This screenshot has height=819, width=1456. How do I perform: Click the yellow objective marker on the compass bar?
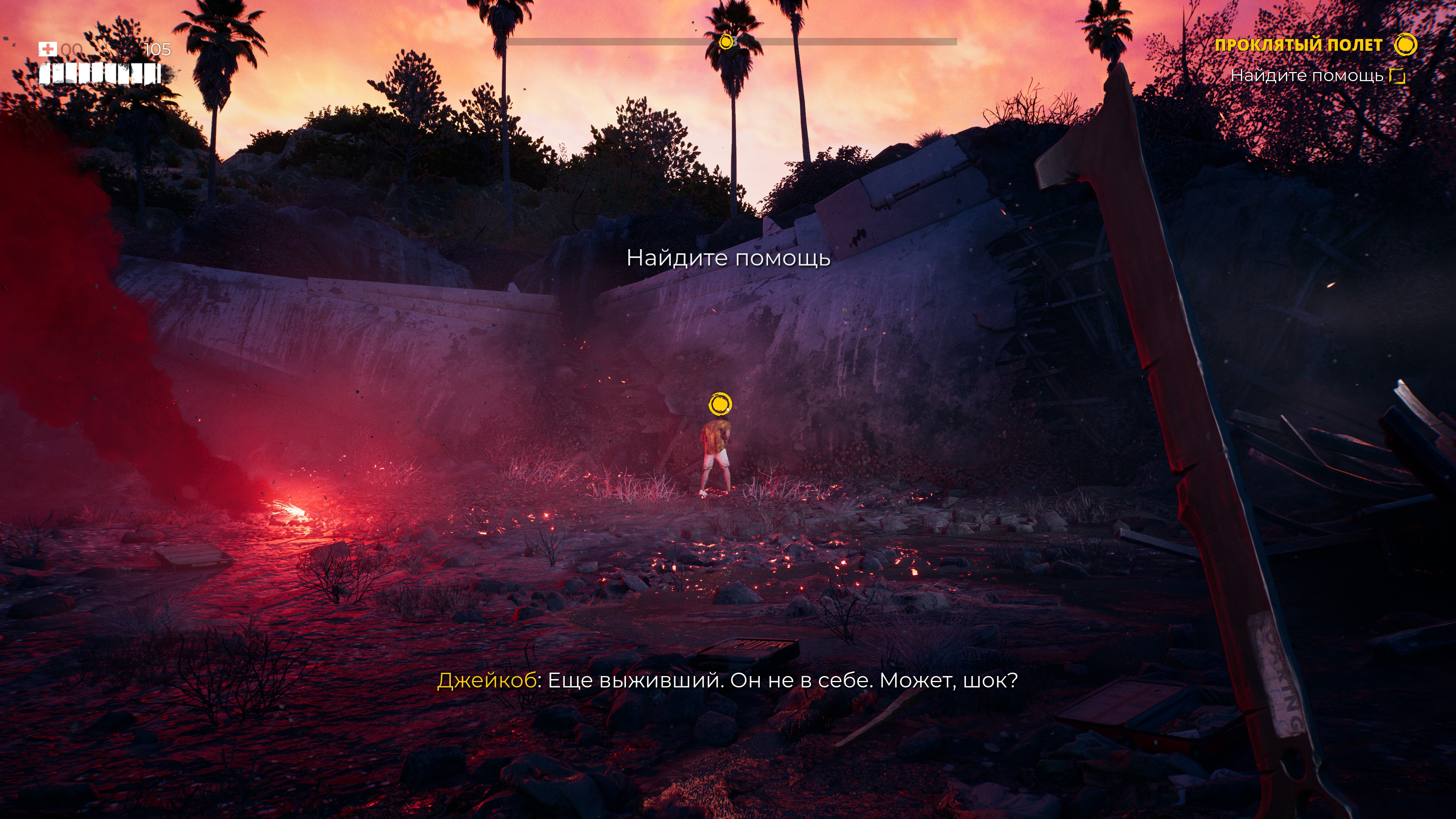(726, 41)
